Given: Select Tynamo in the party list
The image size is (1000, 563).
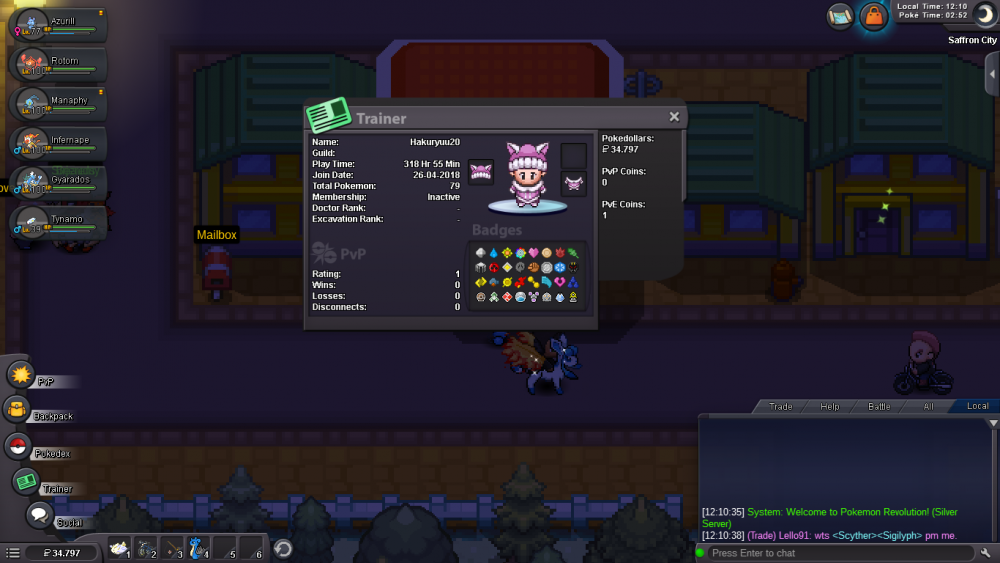Looking at the screenshot, I should click(x=56, y=223).
